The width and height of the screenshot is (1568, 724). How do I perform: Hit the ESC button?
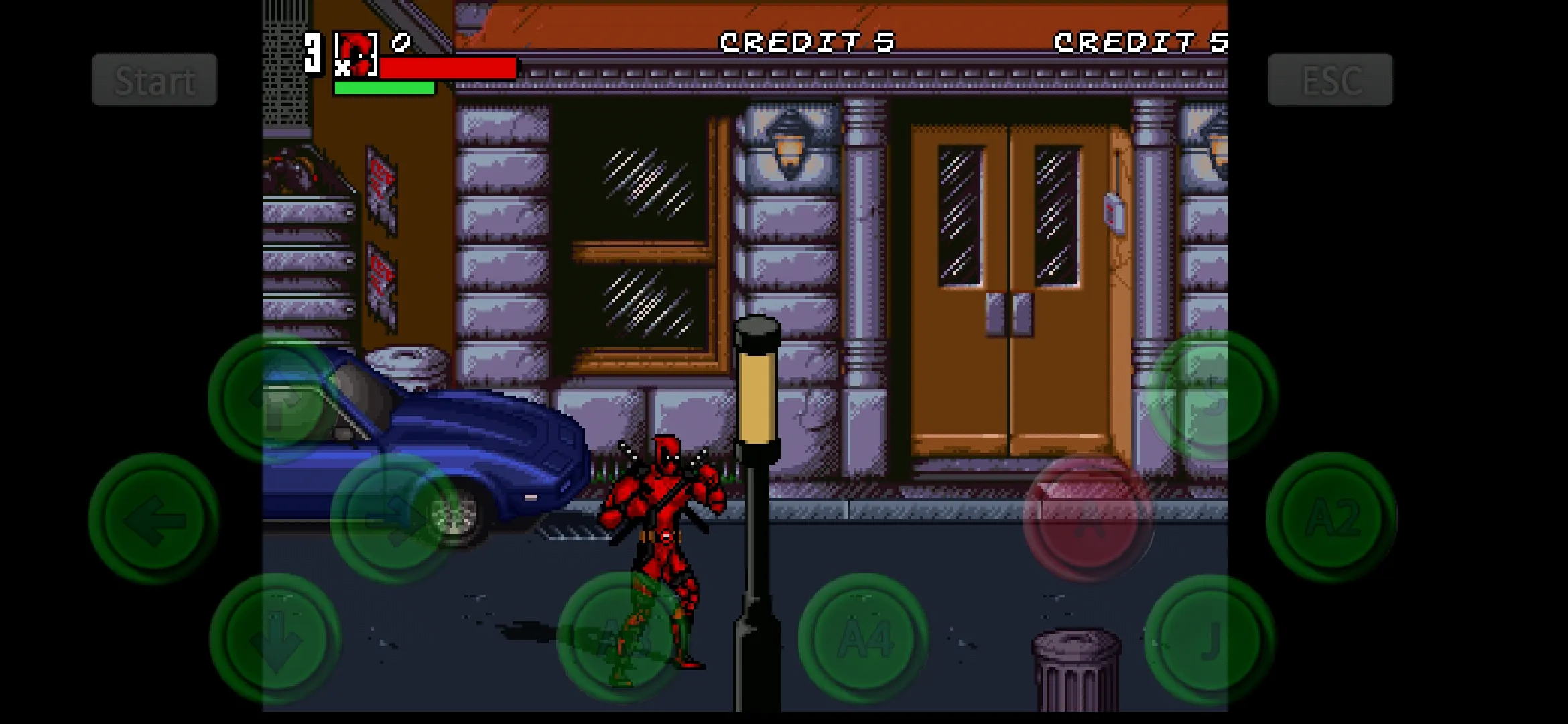(1330, 80)
